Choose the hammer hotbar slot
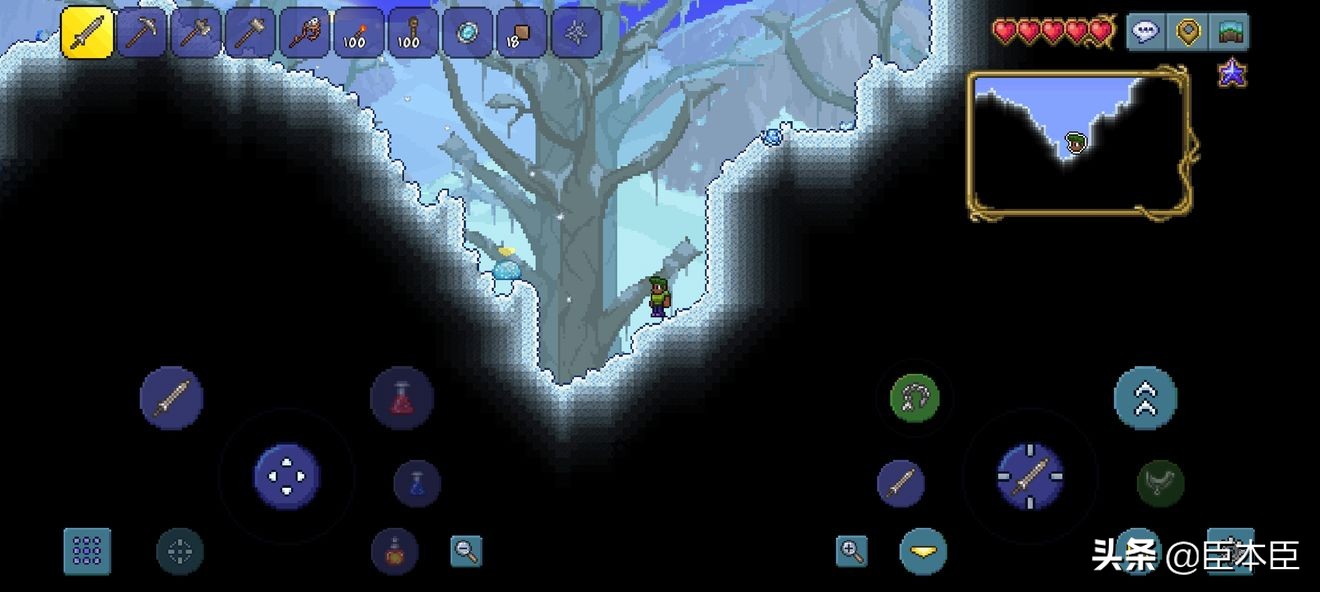The width and height of the screenshot is (1320, 592). (x=249, y=33)
